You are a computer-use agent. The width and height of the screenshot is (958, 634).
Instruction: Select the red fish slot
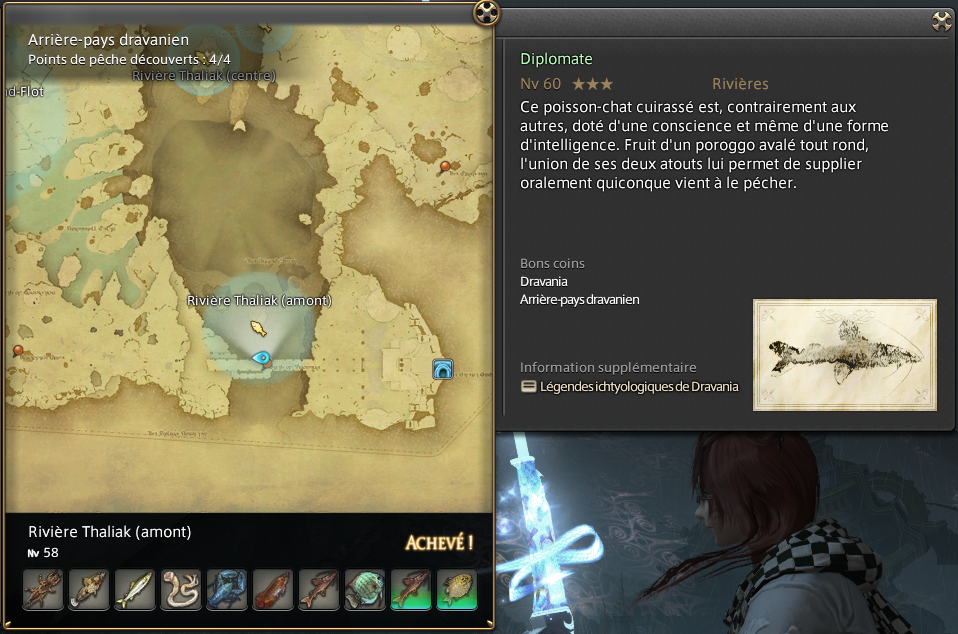pos(273,590)
